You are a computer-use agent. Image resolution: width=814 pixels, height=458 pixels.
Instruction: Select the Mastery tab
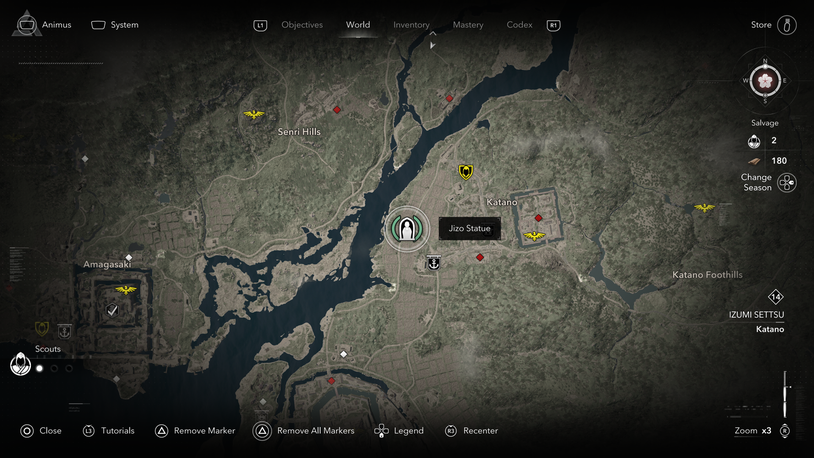467,25
